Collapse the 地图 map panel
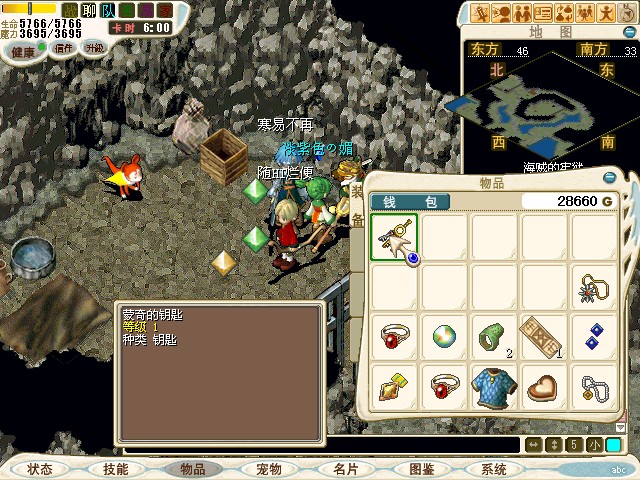 [628, 32]
